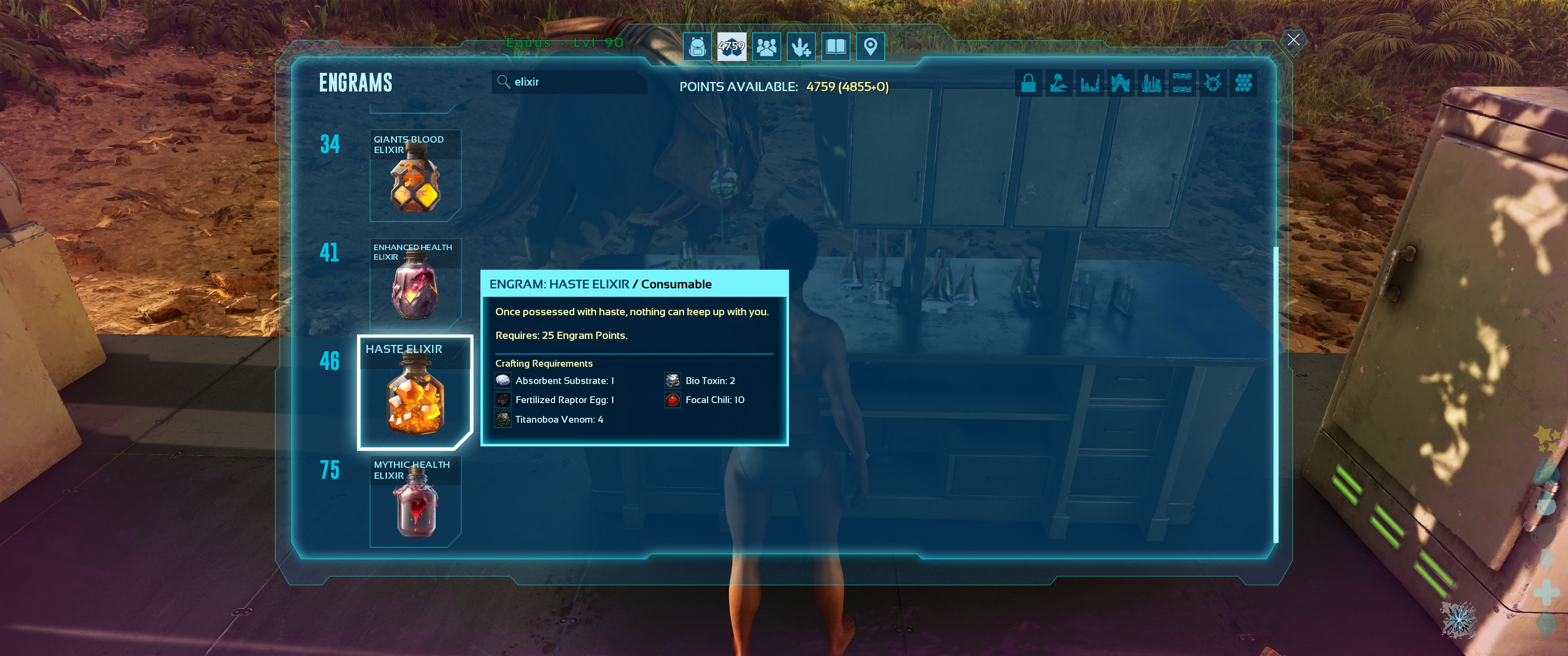
Task: Select the Mythic Health Elixir engram
Action: (x=415, y=501)
